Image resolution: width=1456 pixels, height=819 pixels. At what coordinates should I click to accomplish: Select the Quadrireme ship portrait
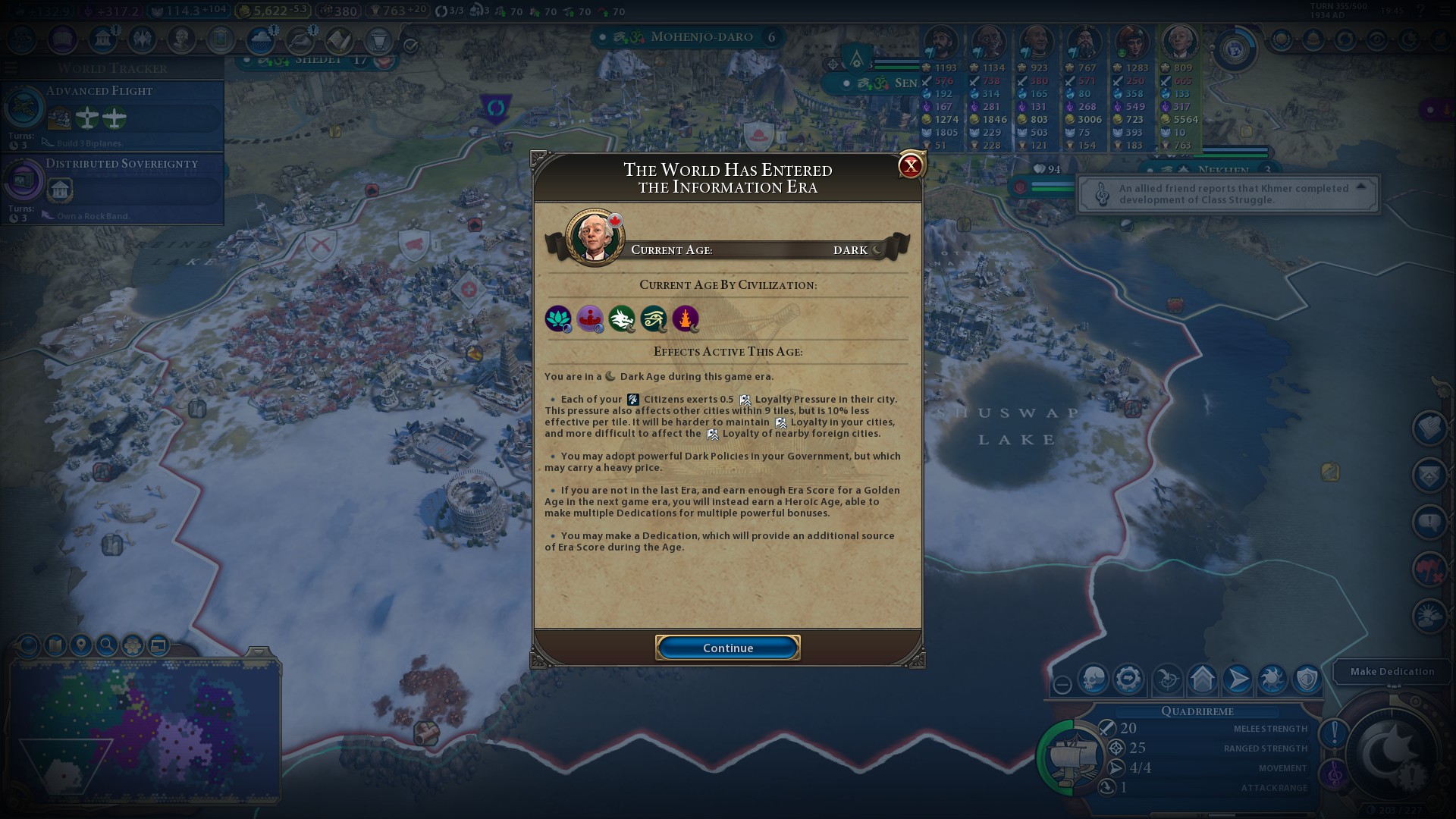[1072, 757]
